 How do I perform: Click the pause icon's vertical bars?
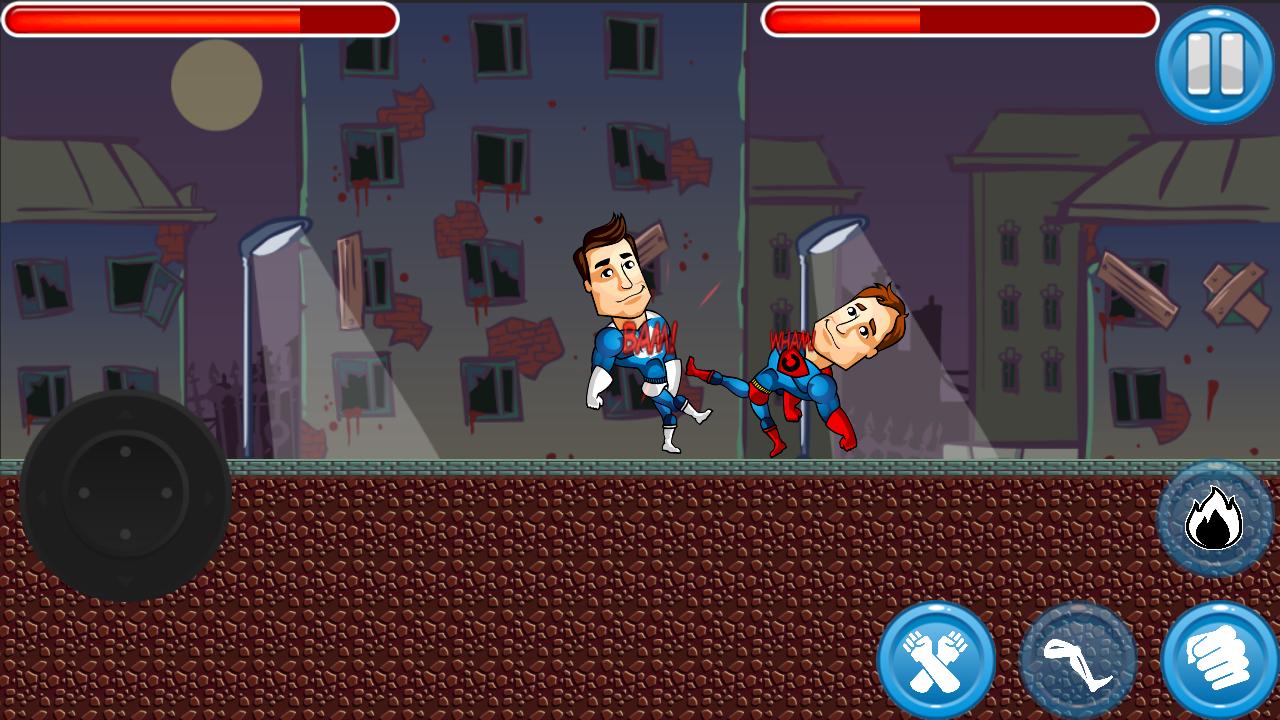(1213, 62)
